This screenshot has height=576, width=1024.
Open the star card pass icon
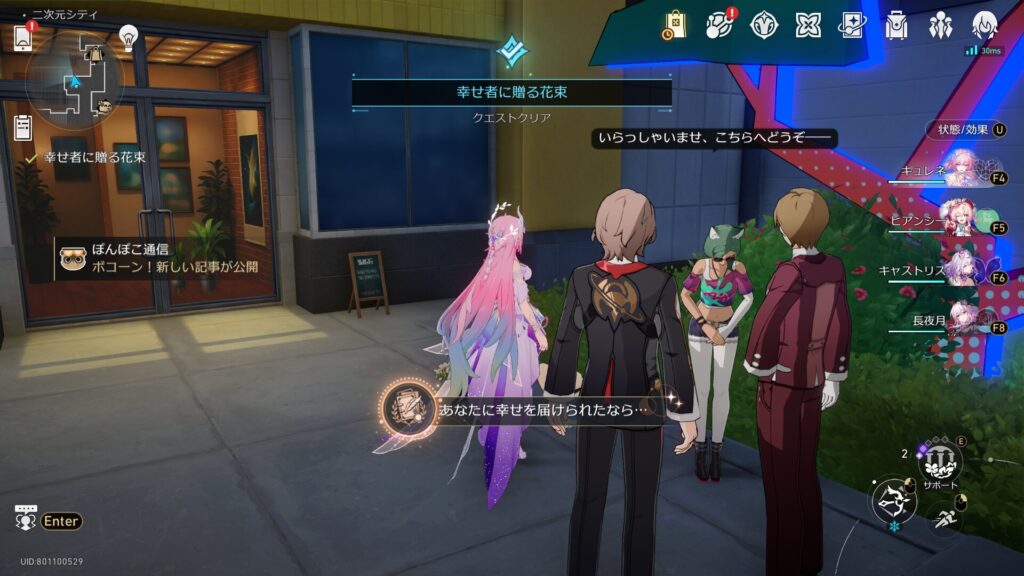pos(852,24)
